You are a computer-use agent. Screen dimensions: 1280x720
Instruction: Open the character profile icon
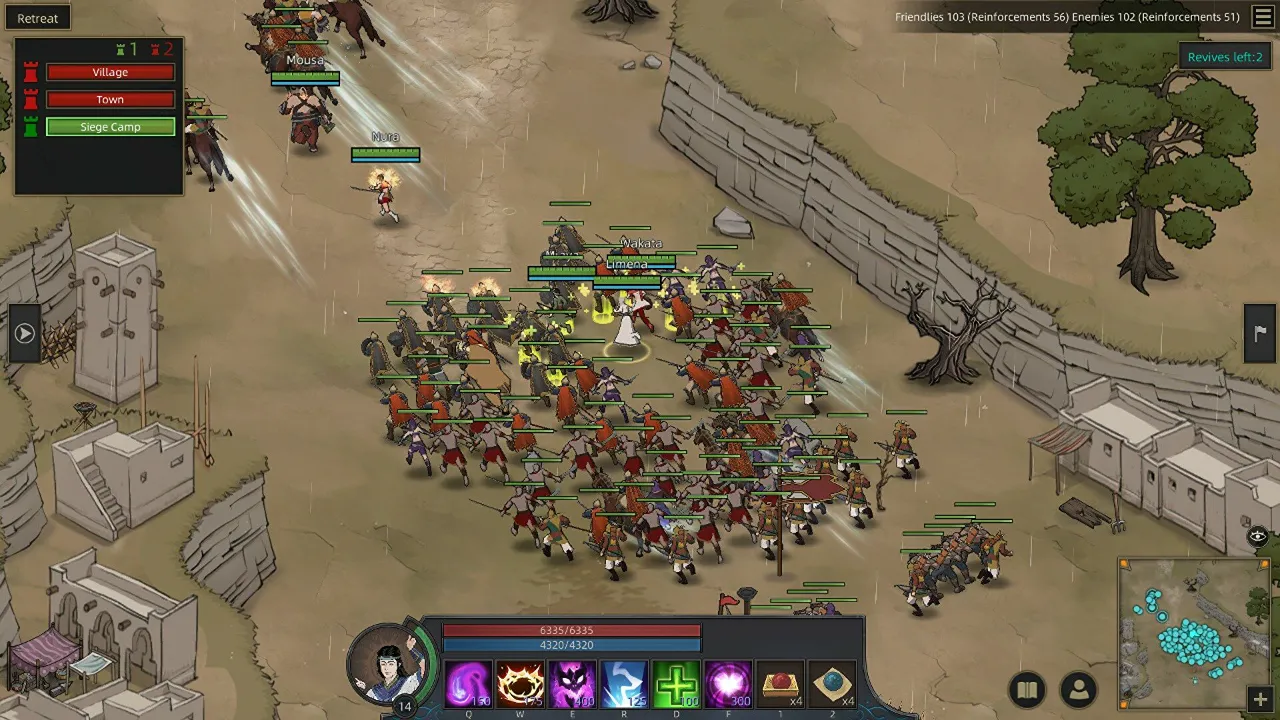click(x=1079, y=690)
